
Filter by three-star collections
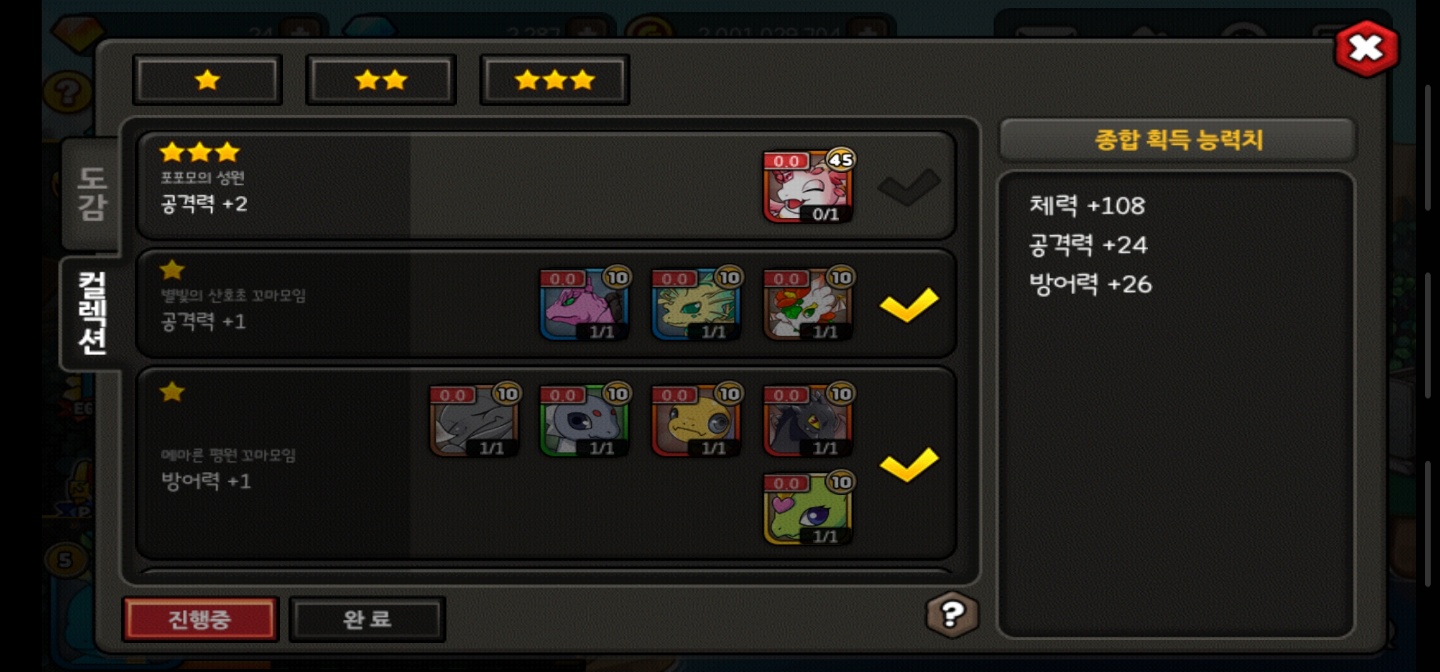555,80
